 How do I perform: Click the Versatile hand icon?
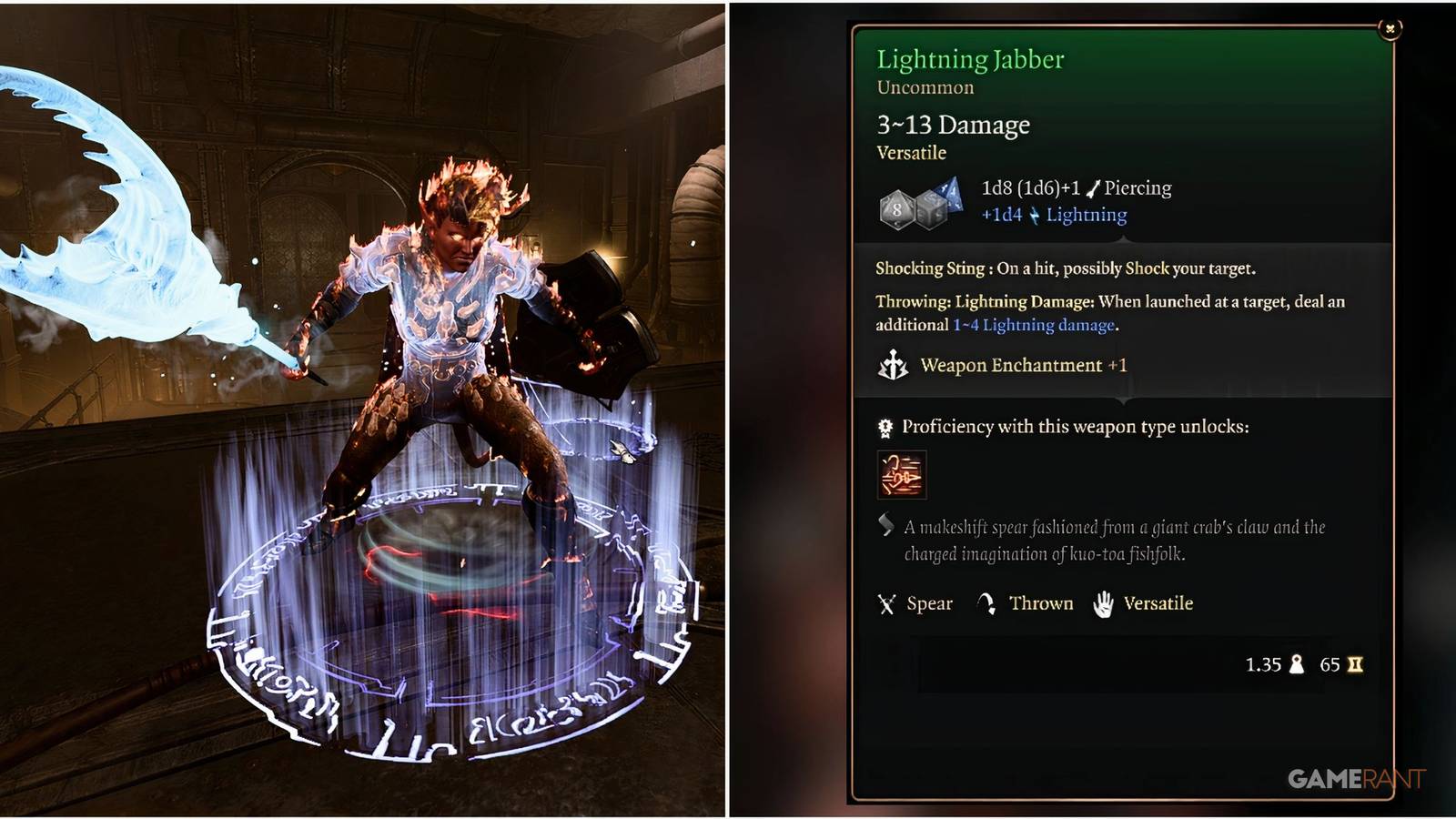click(1104, 602)
